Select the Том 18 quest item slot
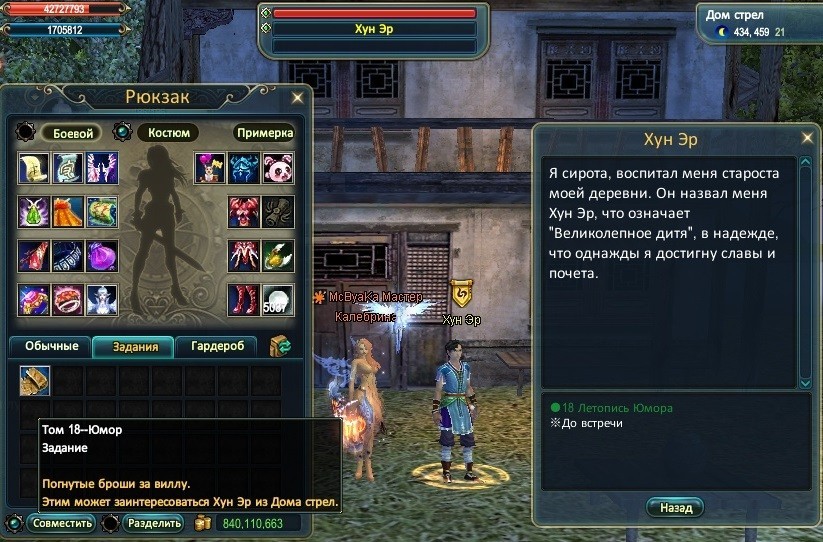823x542 pixels. coord(35,380)
